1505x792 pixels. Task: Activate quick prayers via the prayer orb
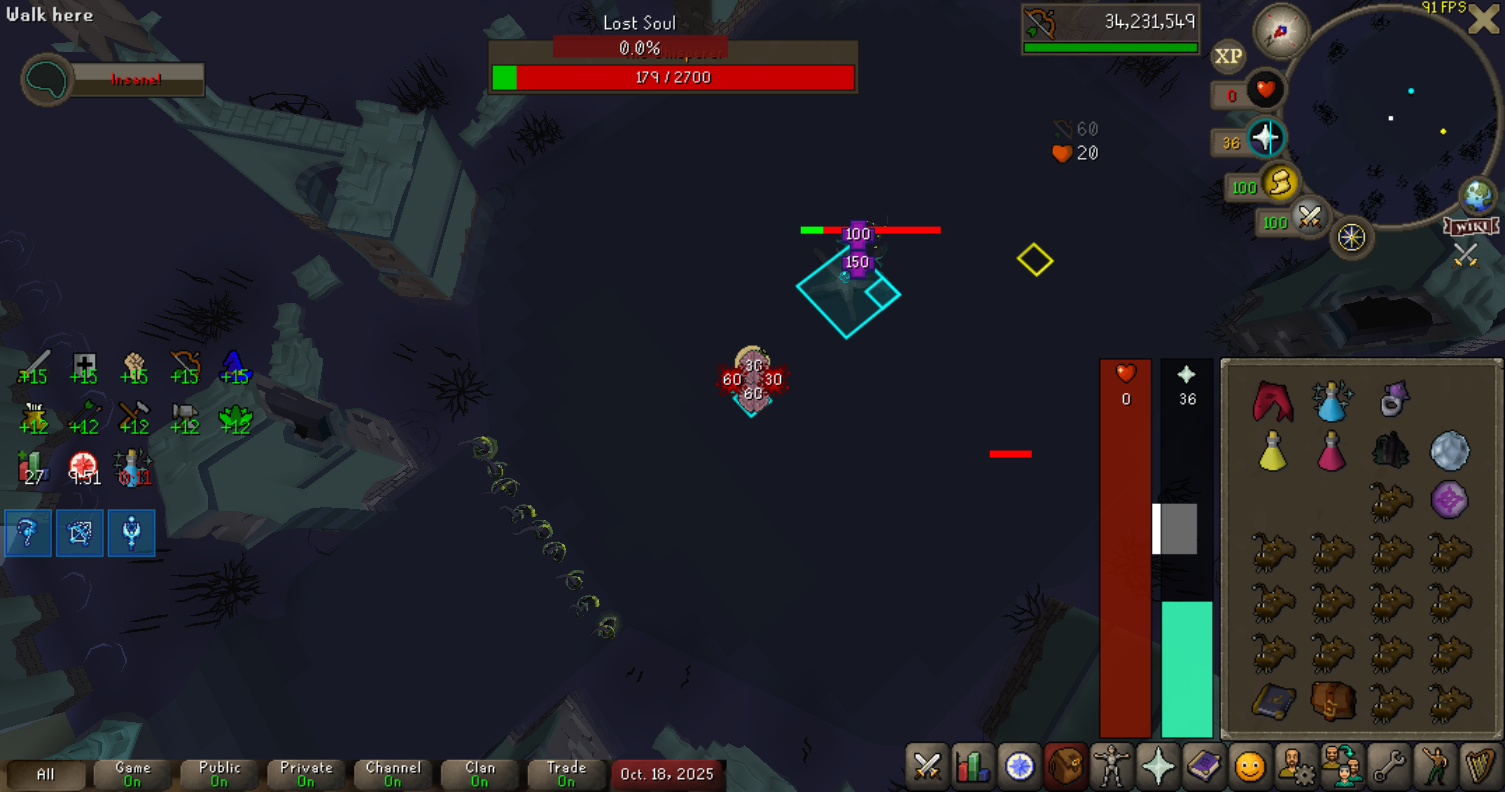(x=1265, y=138)
